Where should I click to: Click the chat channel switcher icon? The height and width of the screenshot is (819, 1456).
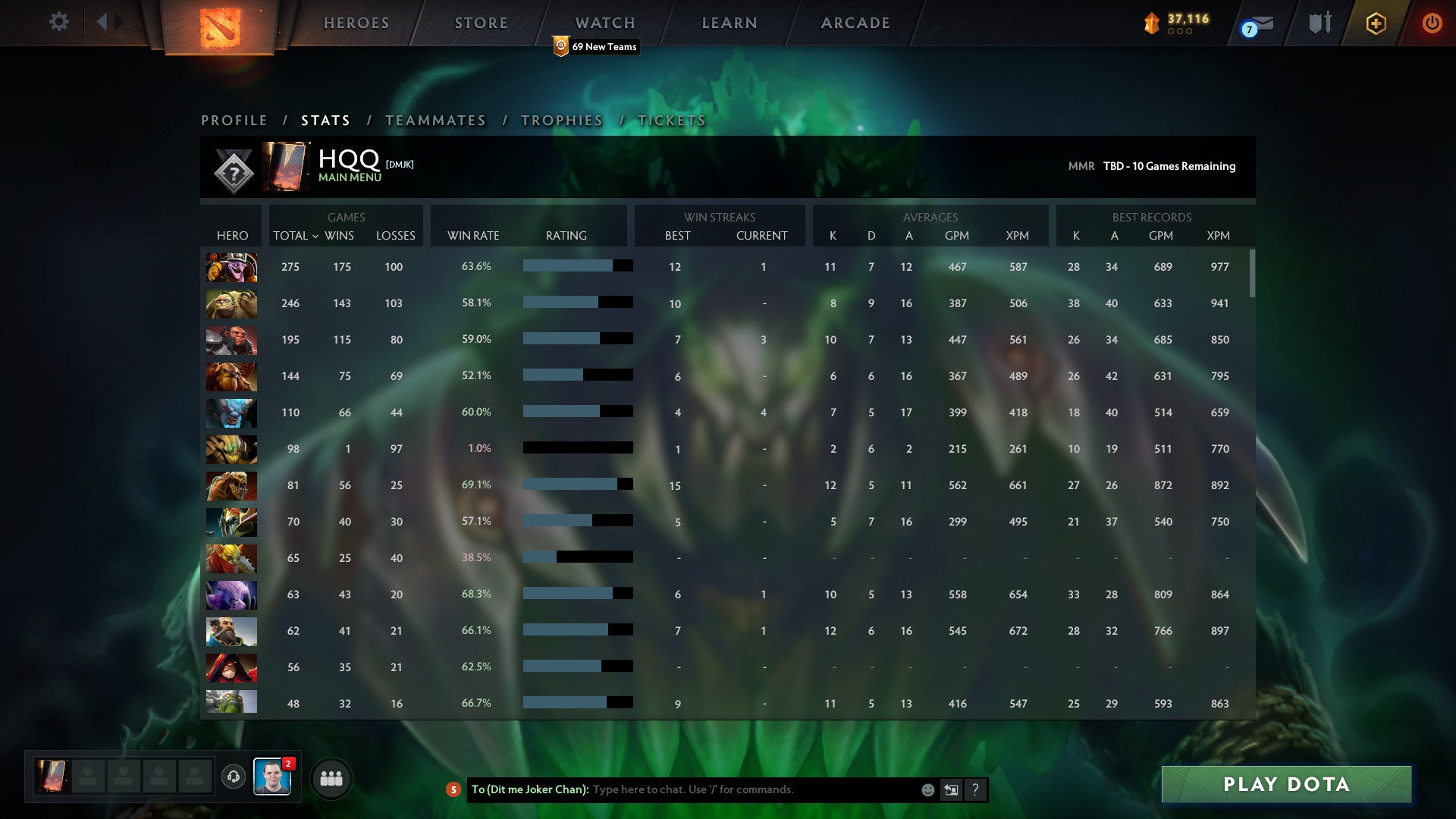(x=952, y=789)
